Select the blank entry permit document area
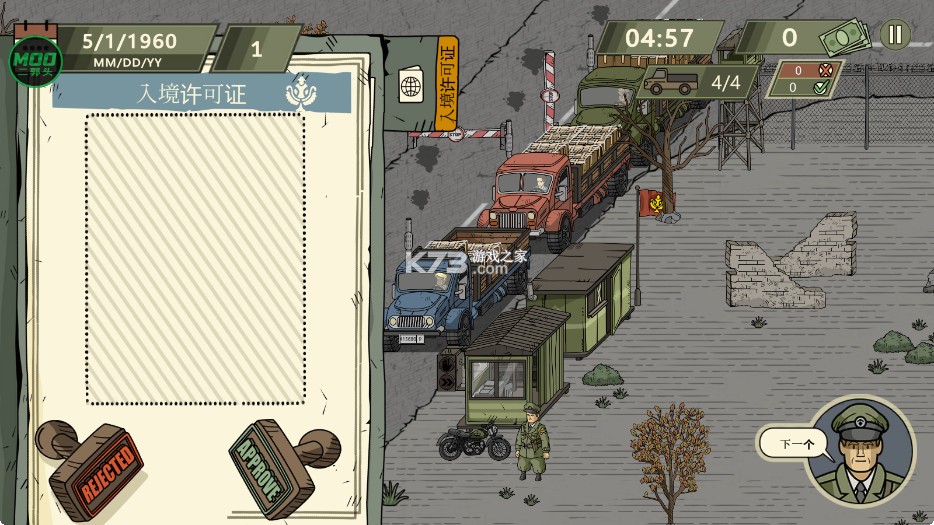 coord(195,258)
